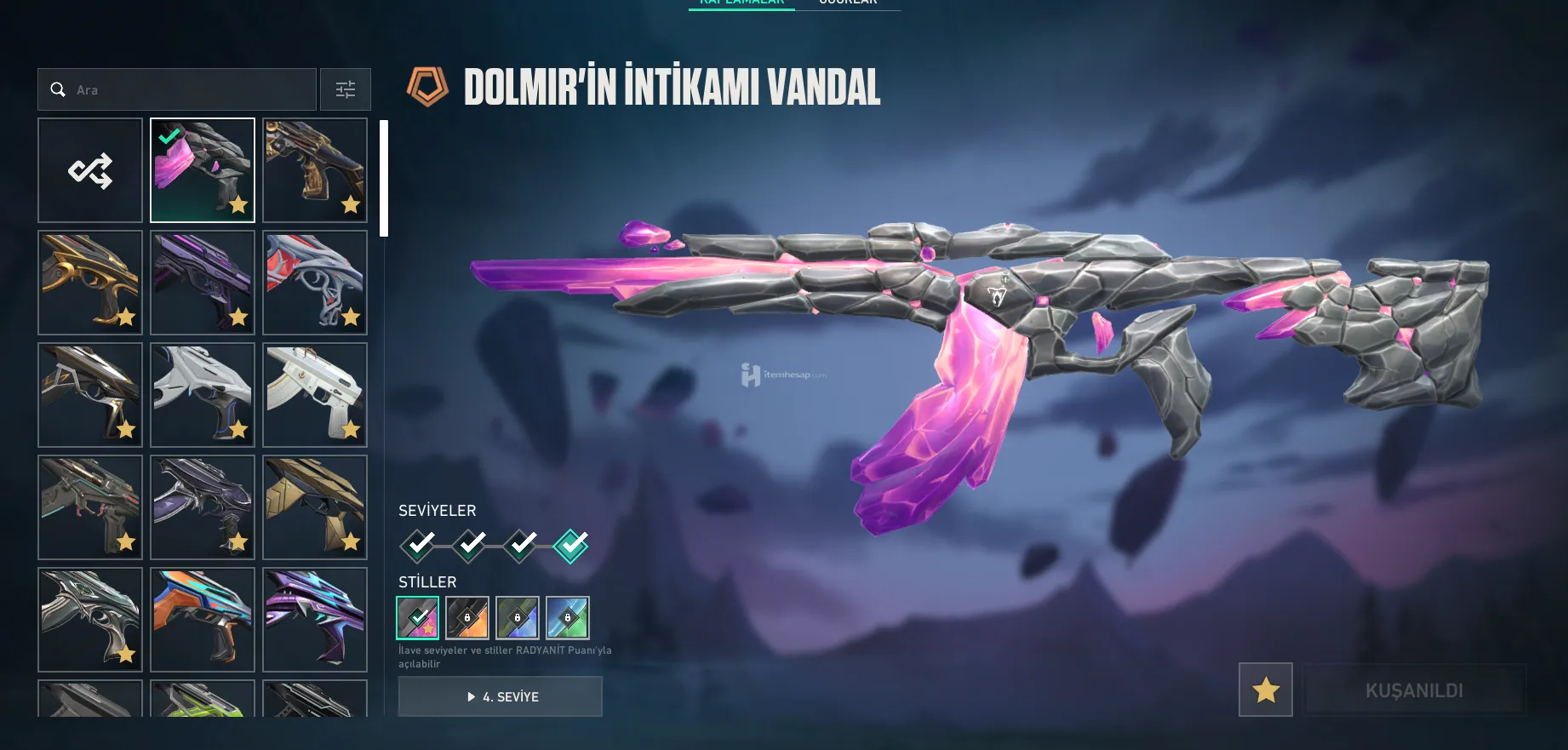Choose the locked blue style swatch
The width and height of the screenshot is (1568, 750).
click(518, 617)
